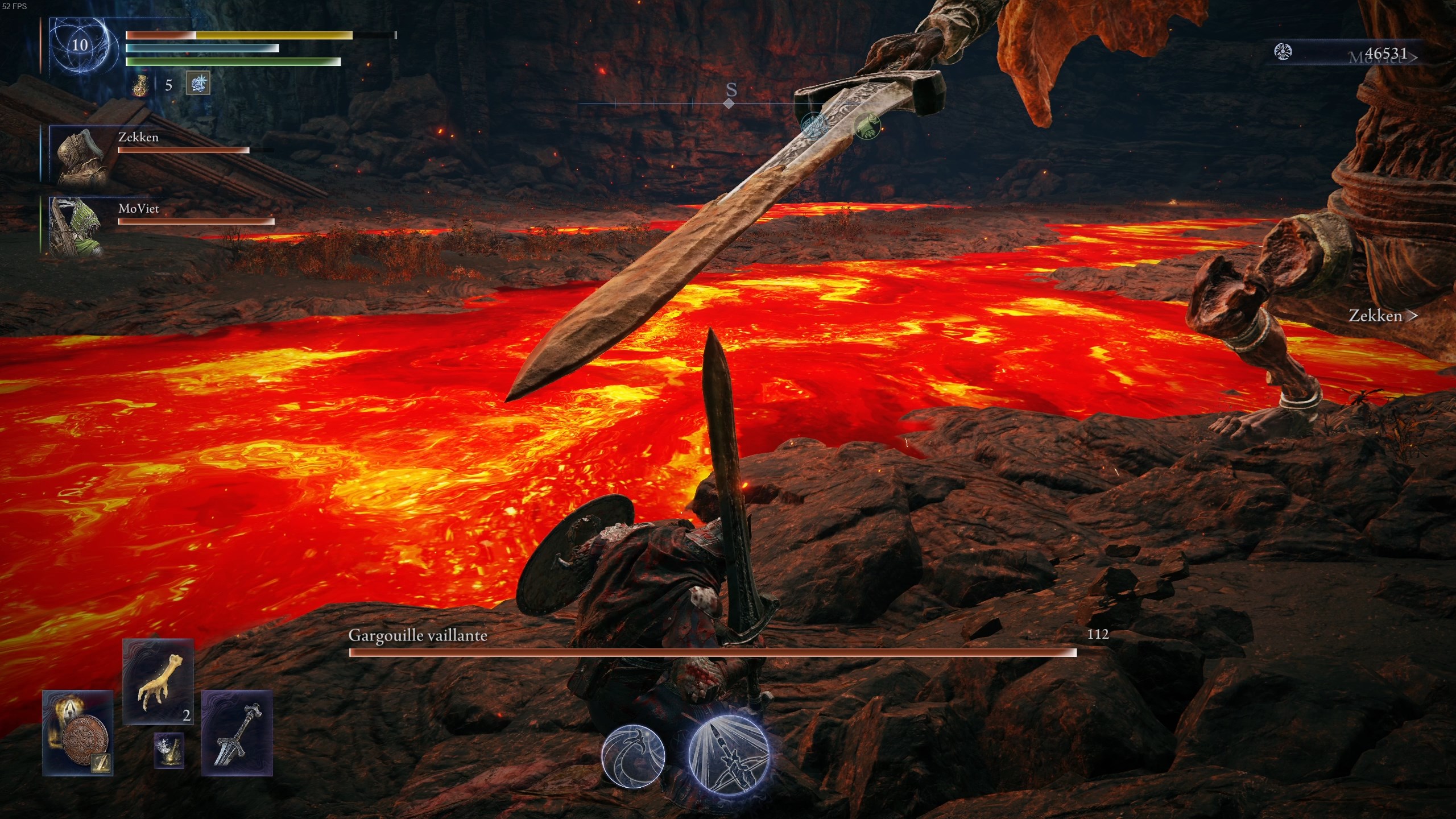Use the yellow claw item slot
The image size is (1456, 819).
click(159, 682)
